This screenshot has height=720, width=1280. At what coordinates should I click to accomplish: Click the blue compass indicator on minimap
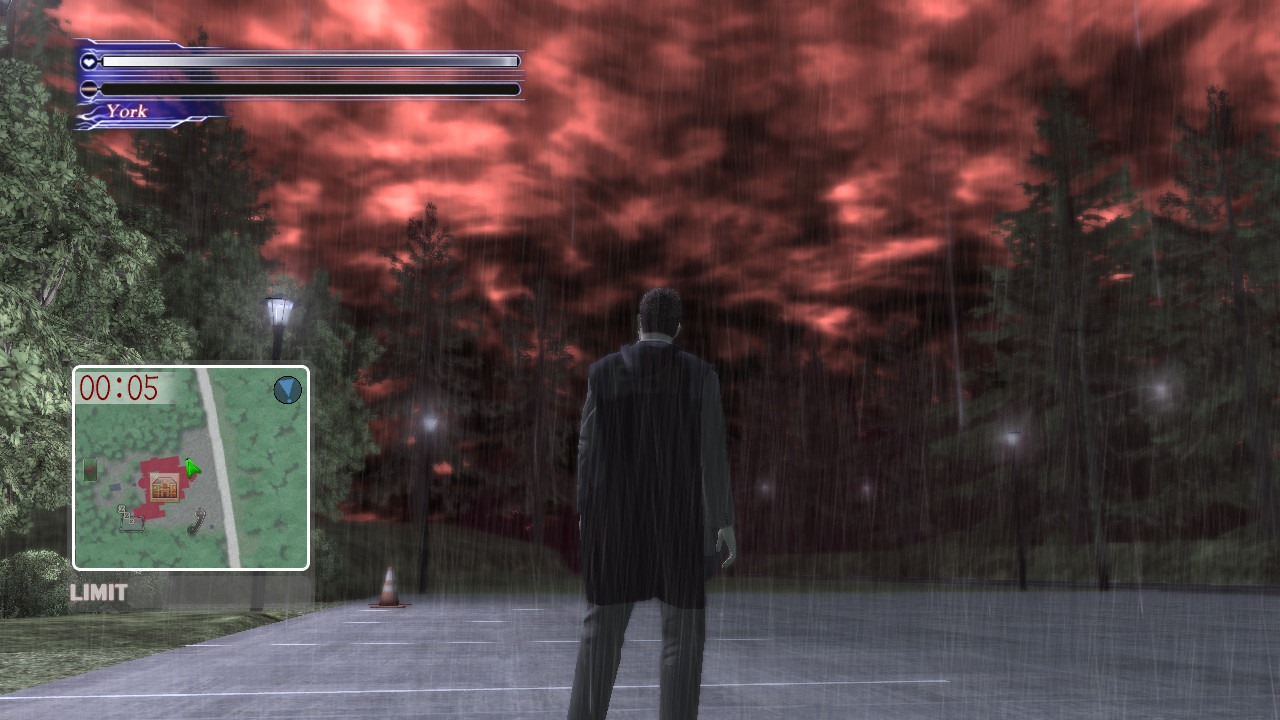[x=287, y=390]
